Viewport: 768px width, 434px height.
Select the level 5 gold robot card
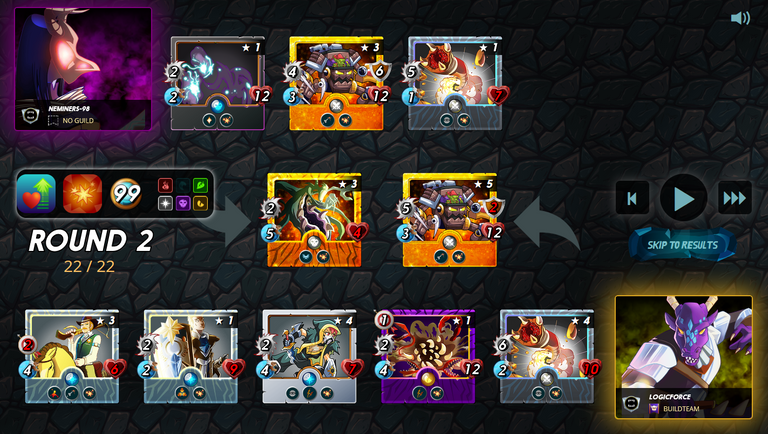[x=450, y=220]
